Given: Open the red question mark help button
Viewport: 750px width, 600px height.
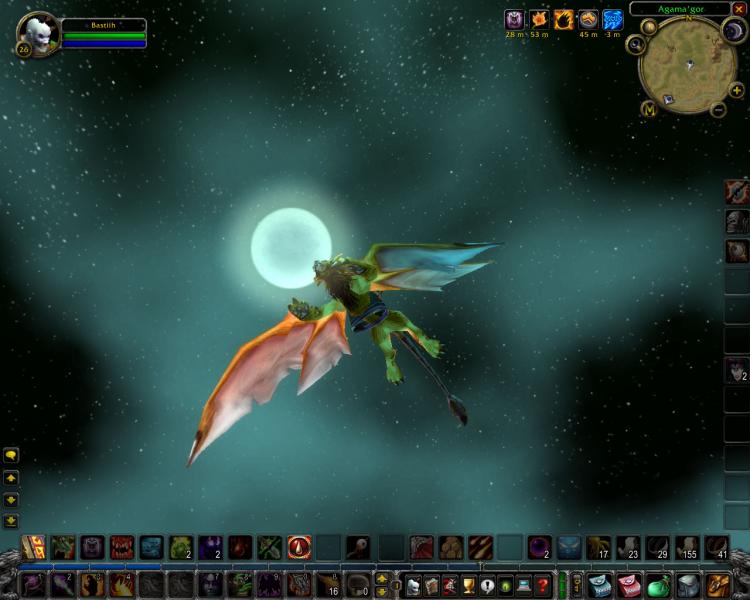Looking at the screenshot, I should click(542, 585).
